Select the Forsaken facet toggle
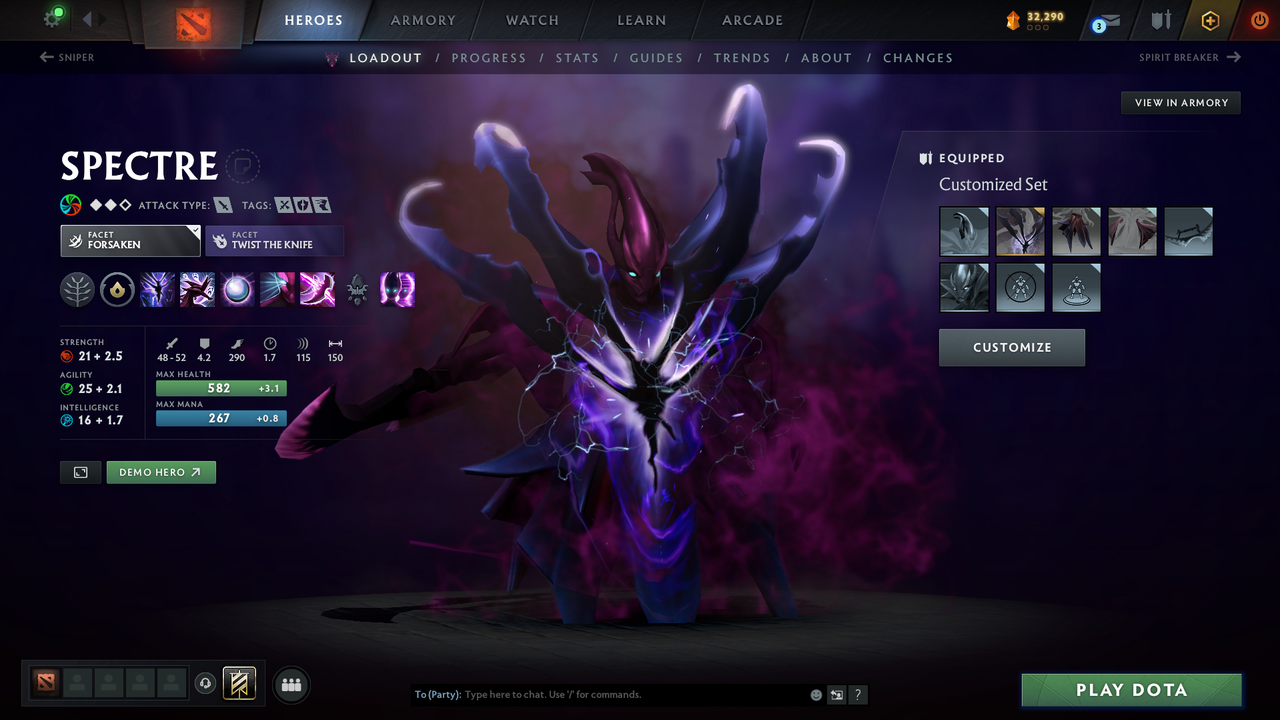The height and width of the screenshot is (720, 1280). (x=130, y=240)
